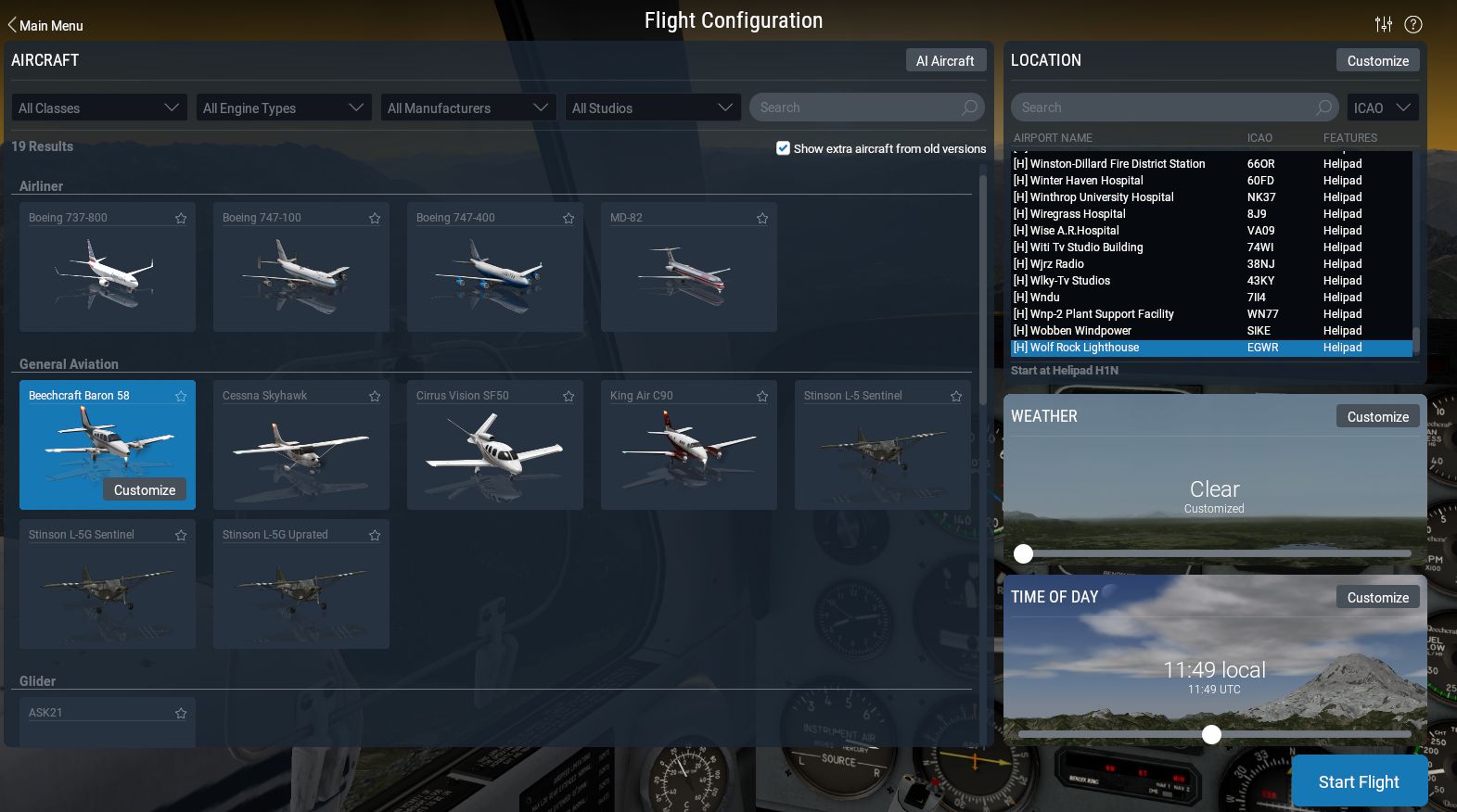This screenshot has width=1457, height=812.
Task: Click the magnifier icon in location search
Action: click(x=1325, y=107)
